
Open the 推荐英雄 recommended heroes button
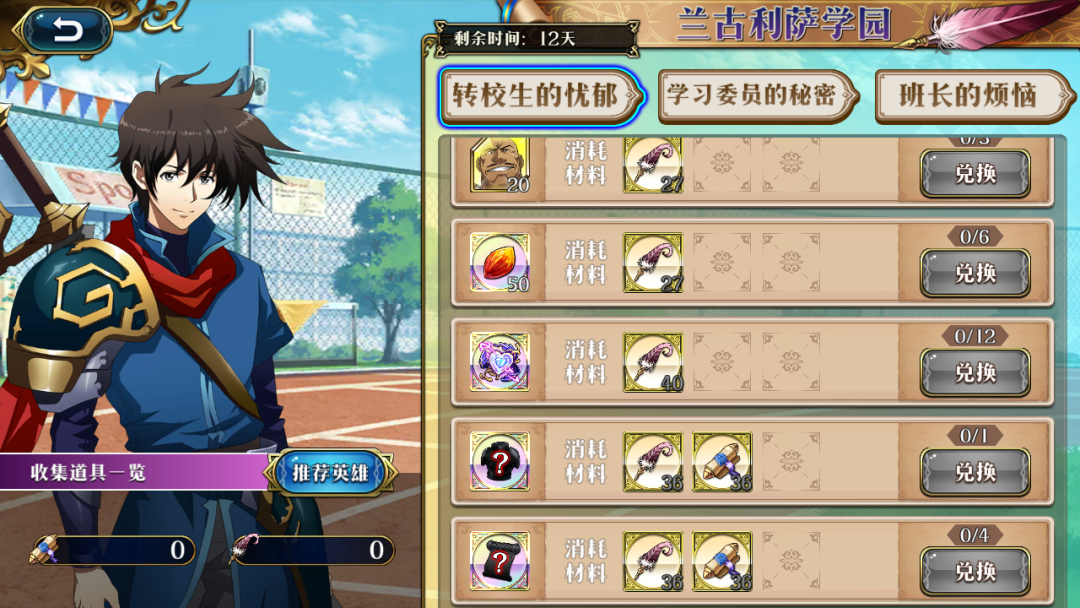[330, 472]
